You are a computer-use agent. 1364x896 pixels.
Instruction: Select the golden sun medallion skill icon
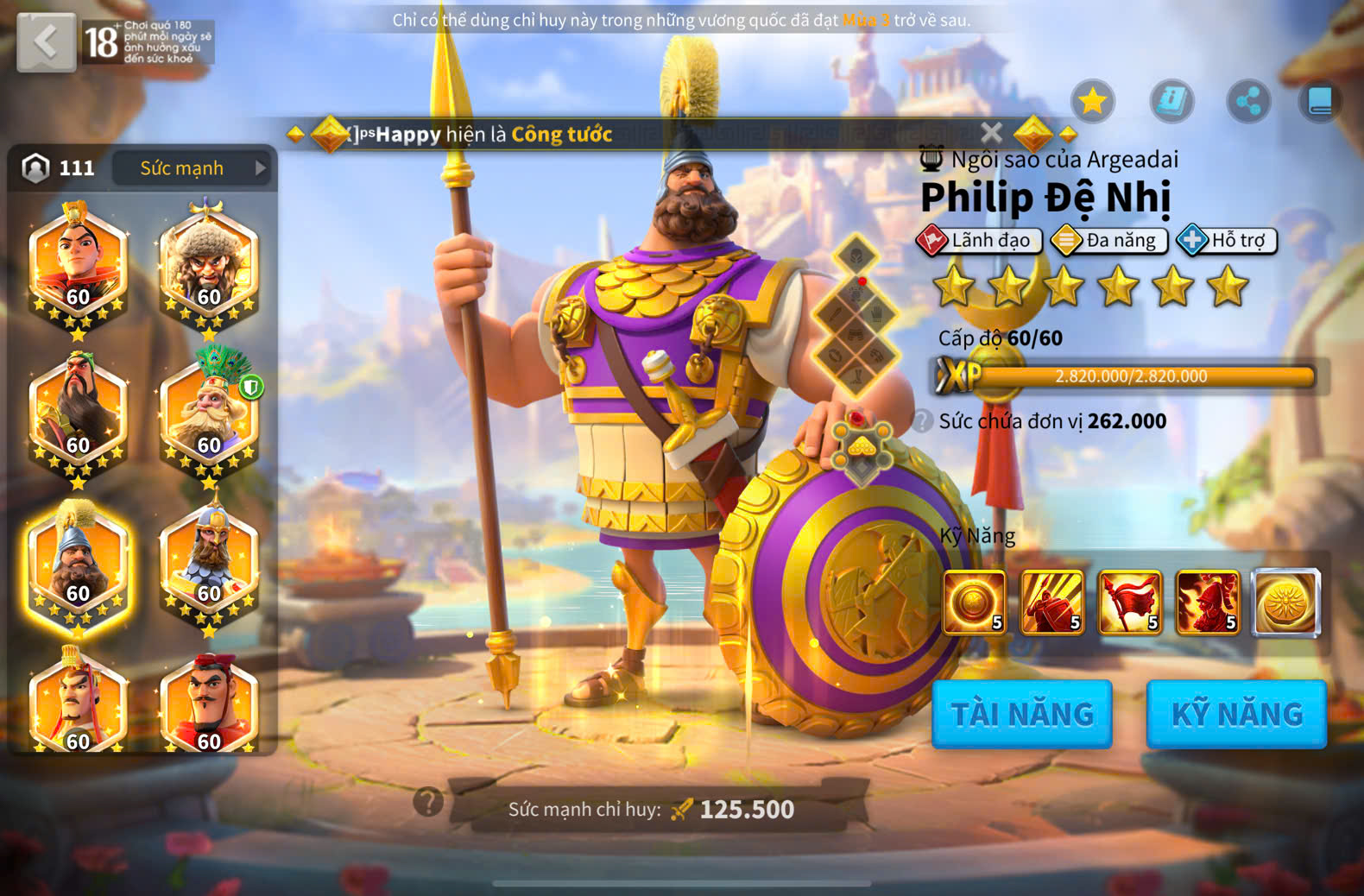1286,602
